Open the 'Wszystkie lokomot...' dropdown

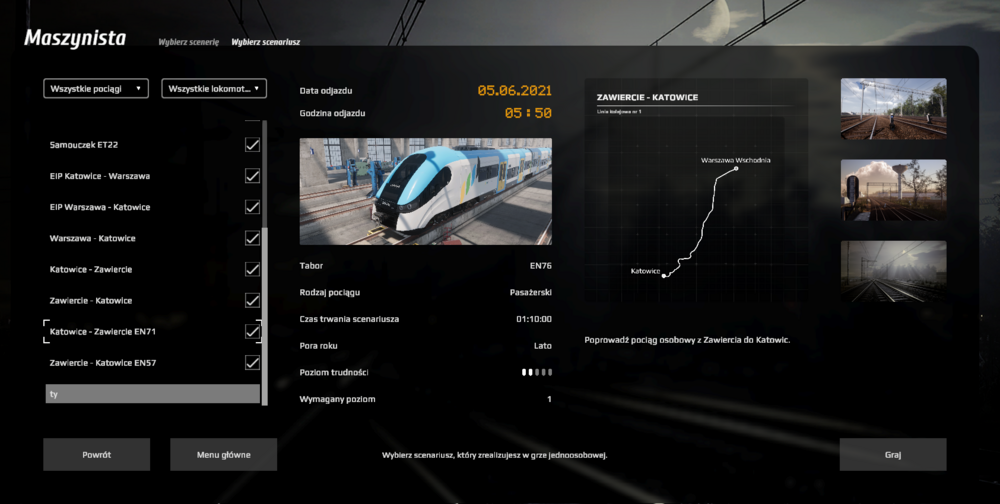tap(214, 89)
